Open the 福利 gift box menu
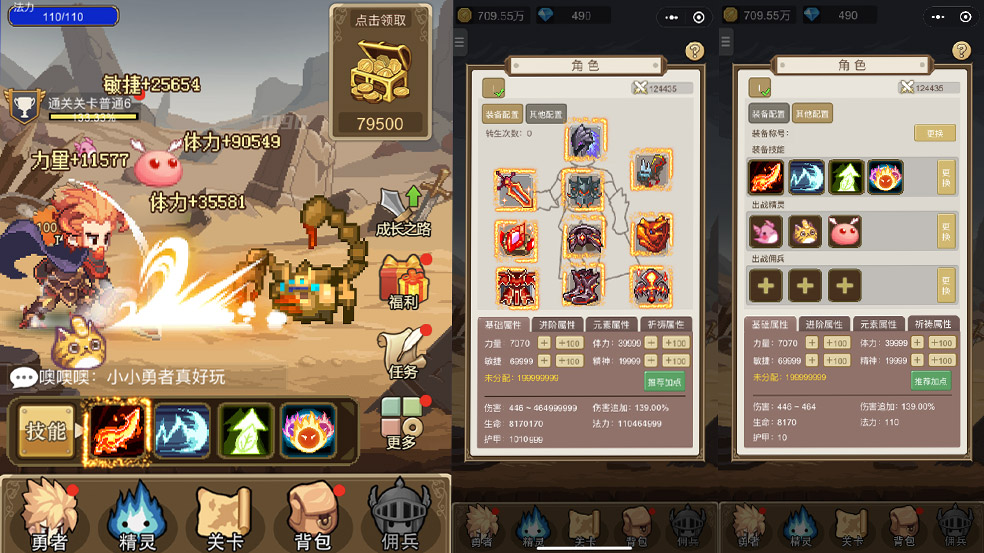 402,281
